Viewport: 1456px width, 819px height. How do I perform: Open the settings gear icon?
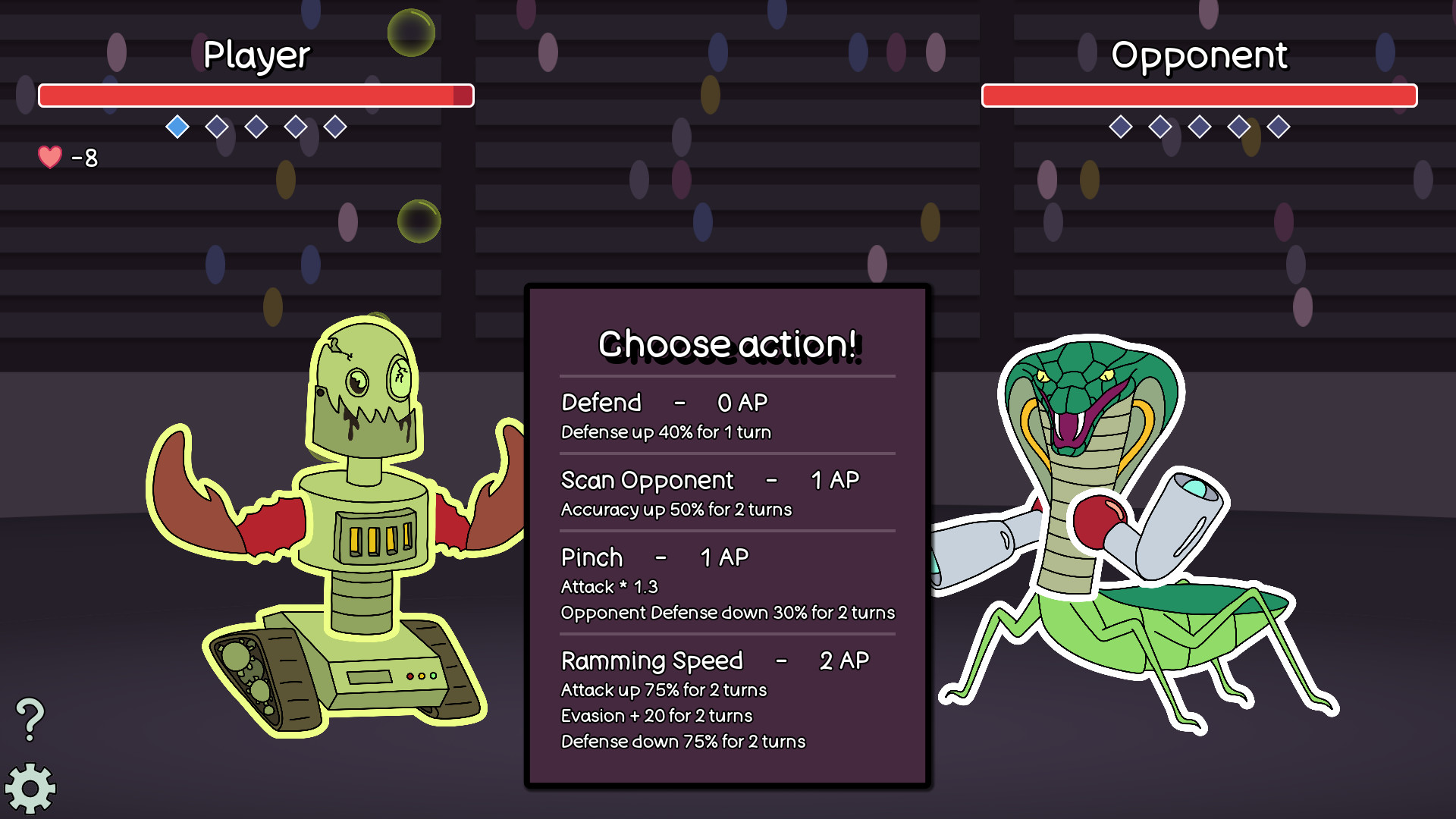pos(32,789)
